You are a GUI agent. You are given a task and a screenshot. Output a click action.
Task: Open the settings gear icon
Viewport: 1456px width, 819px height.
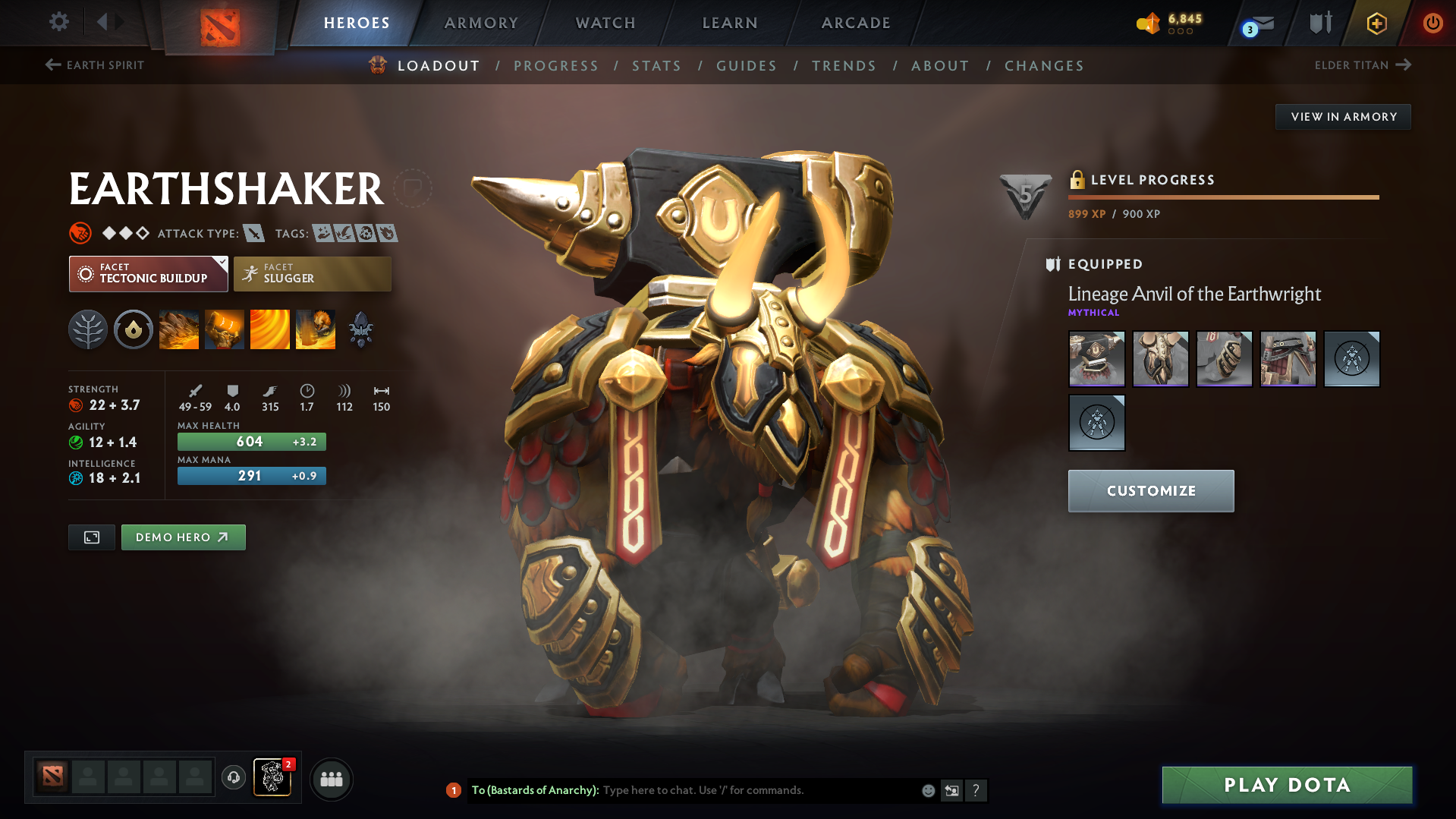pyautogui.click(x=58, y=23)
